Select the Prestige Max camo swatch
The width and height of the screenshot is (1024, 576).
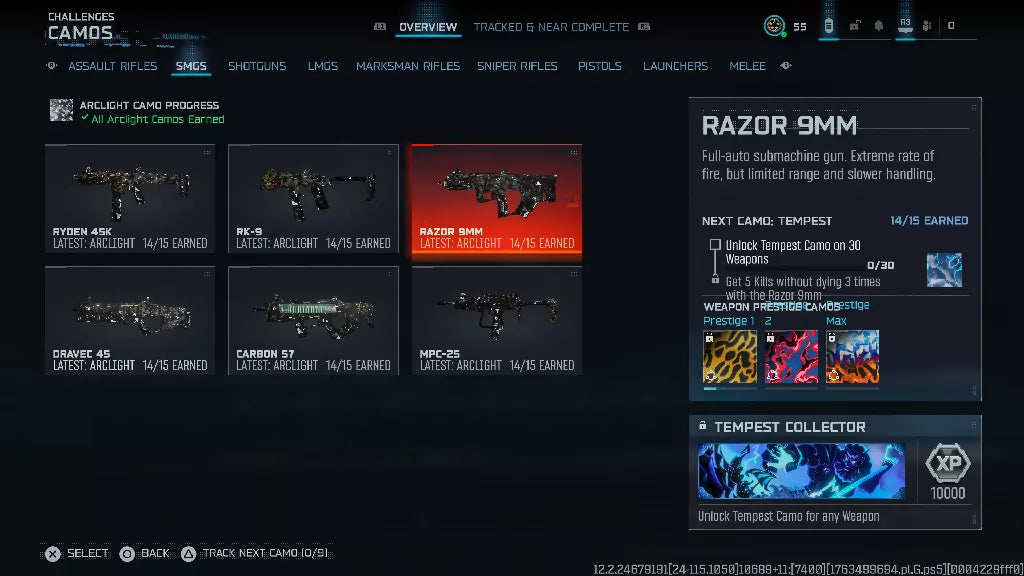852,357
